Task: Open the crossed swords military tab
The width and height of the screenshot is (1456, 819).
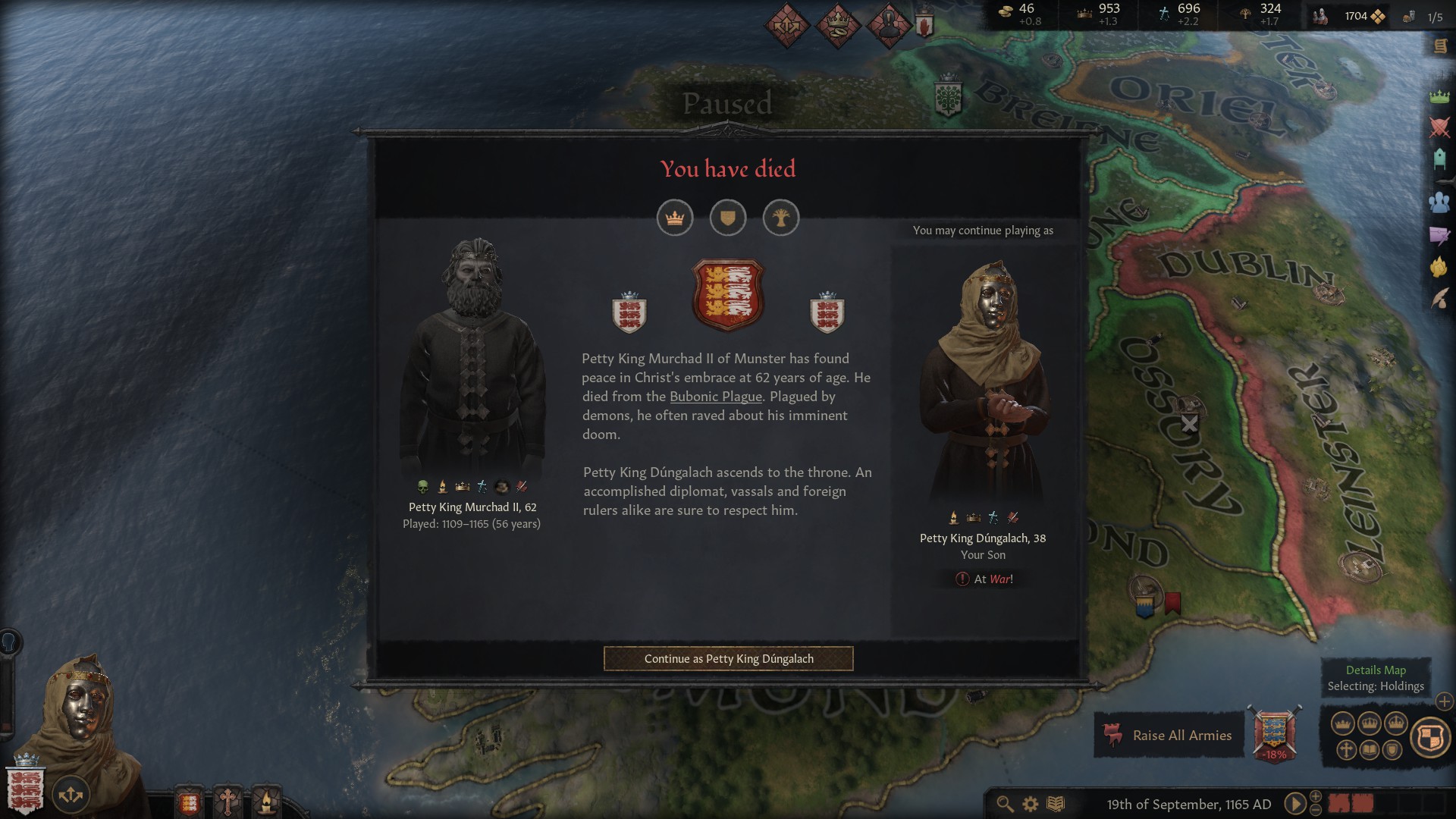Action: pos(1439,127)
